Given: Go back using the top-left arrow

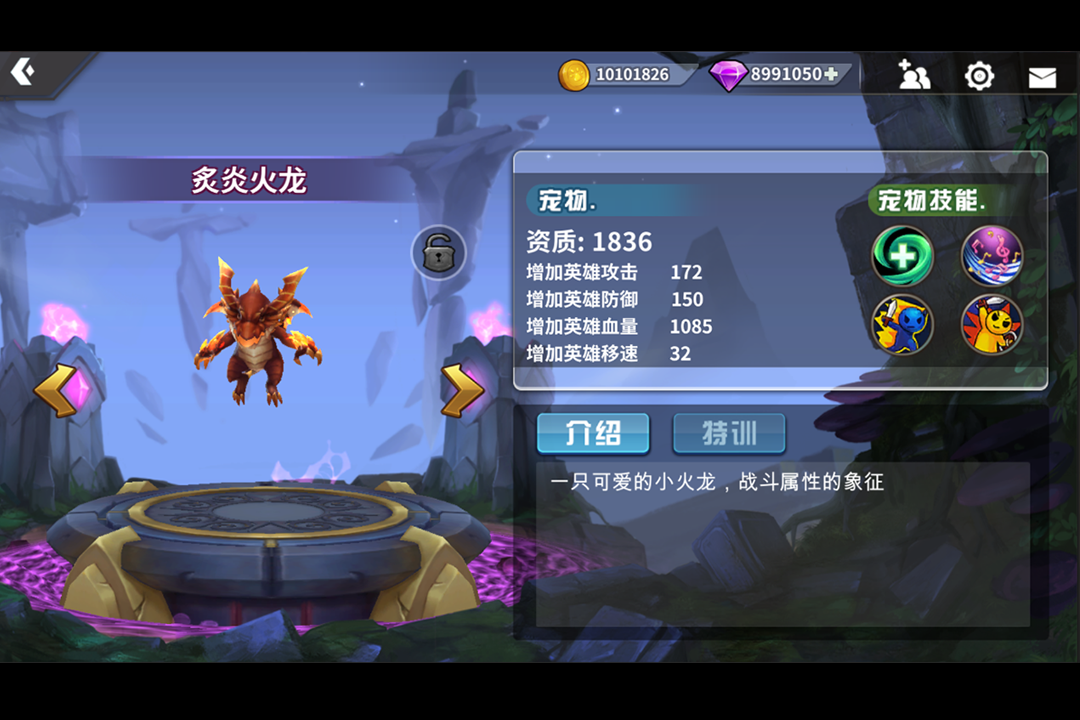Looking at the screenshot, I should pos(23,72).
